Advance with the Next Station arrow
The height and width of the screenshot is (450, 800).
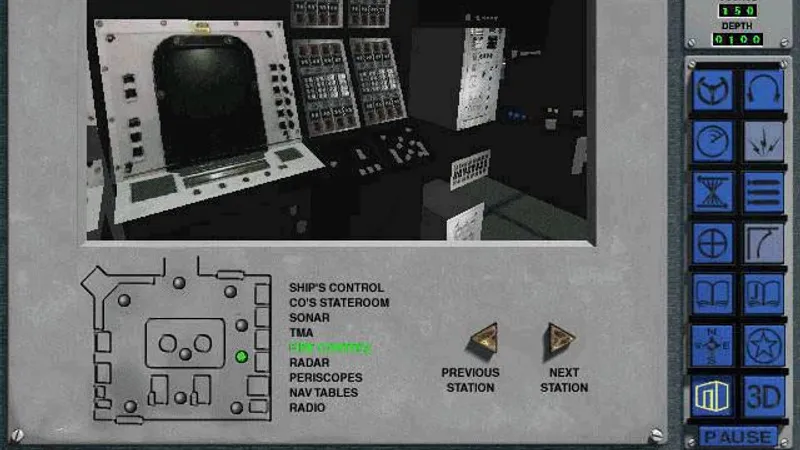pos(560,341)
